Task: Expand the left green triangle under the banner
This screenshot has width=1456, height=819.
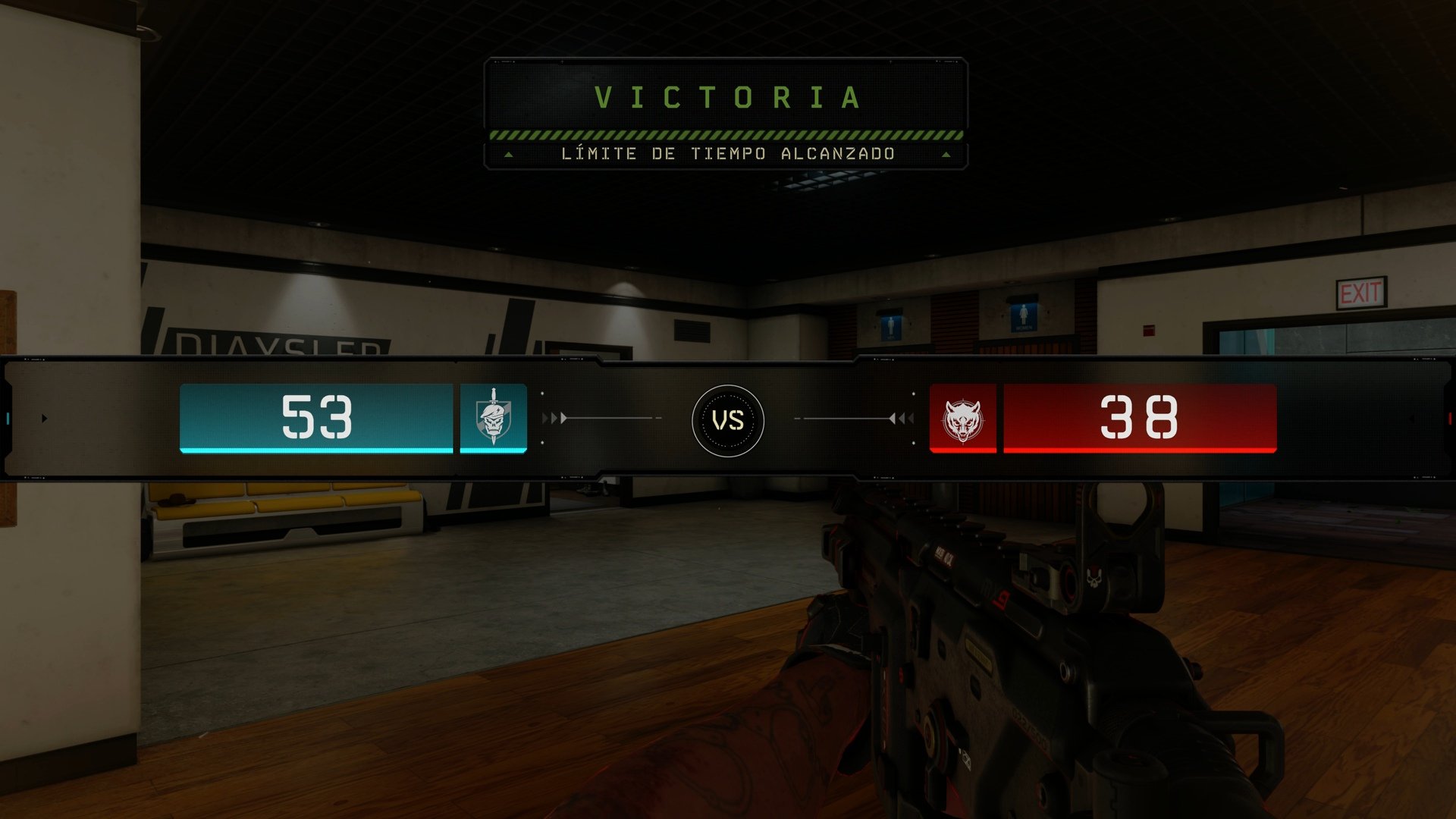Action: coord(509,154)
